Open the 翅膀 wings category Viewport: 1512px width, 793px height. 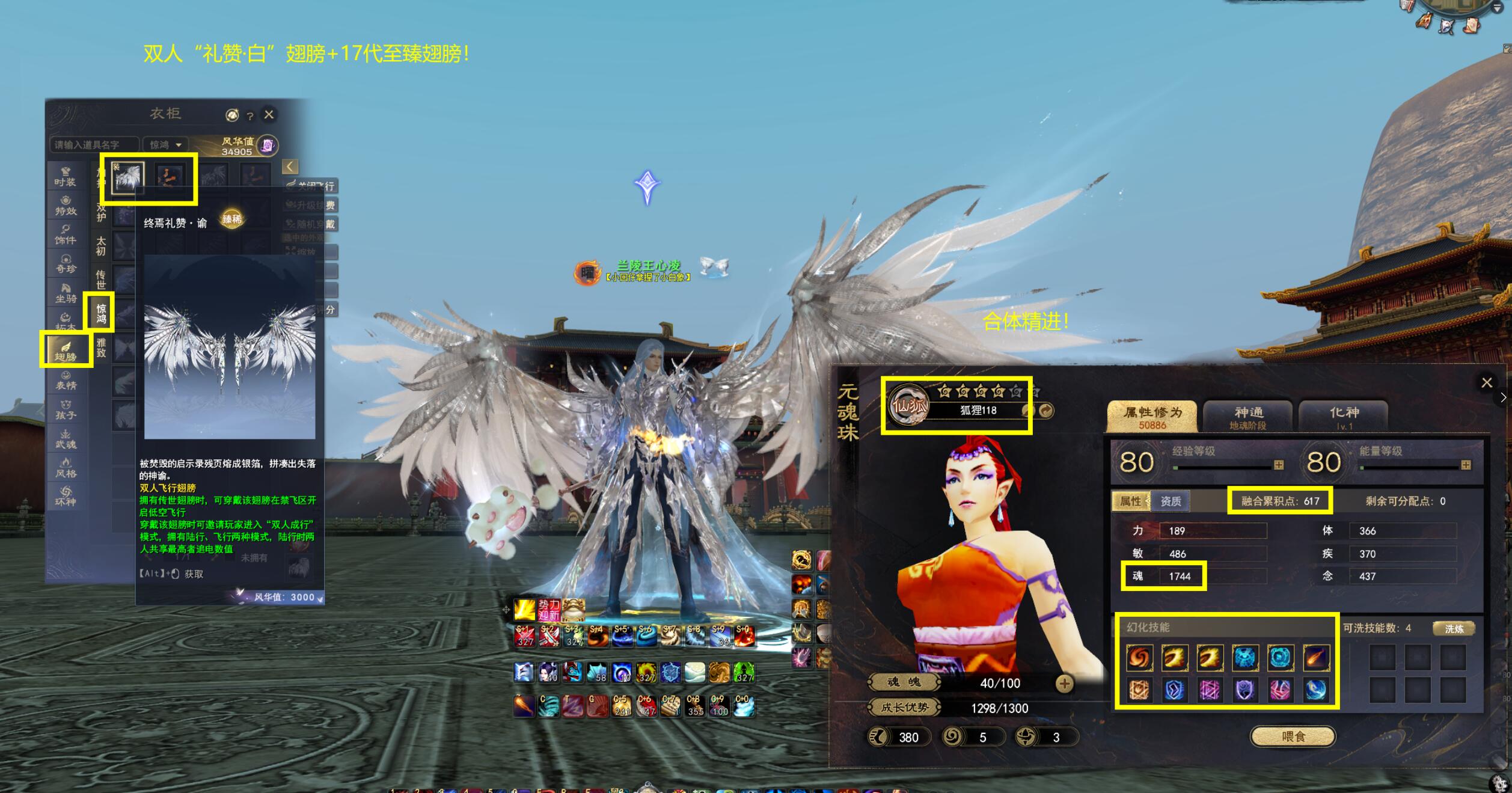coord(66,349)
